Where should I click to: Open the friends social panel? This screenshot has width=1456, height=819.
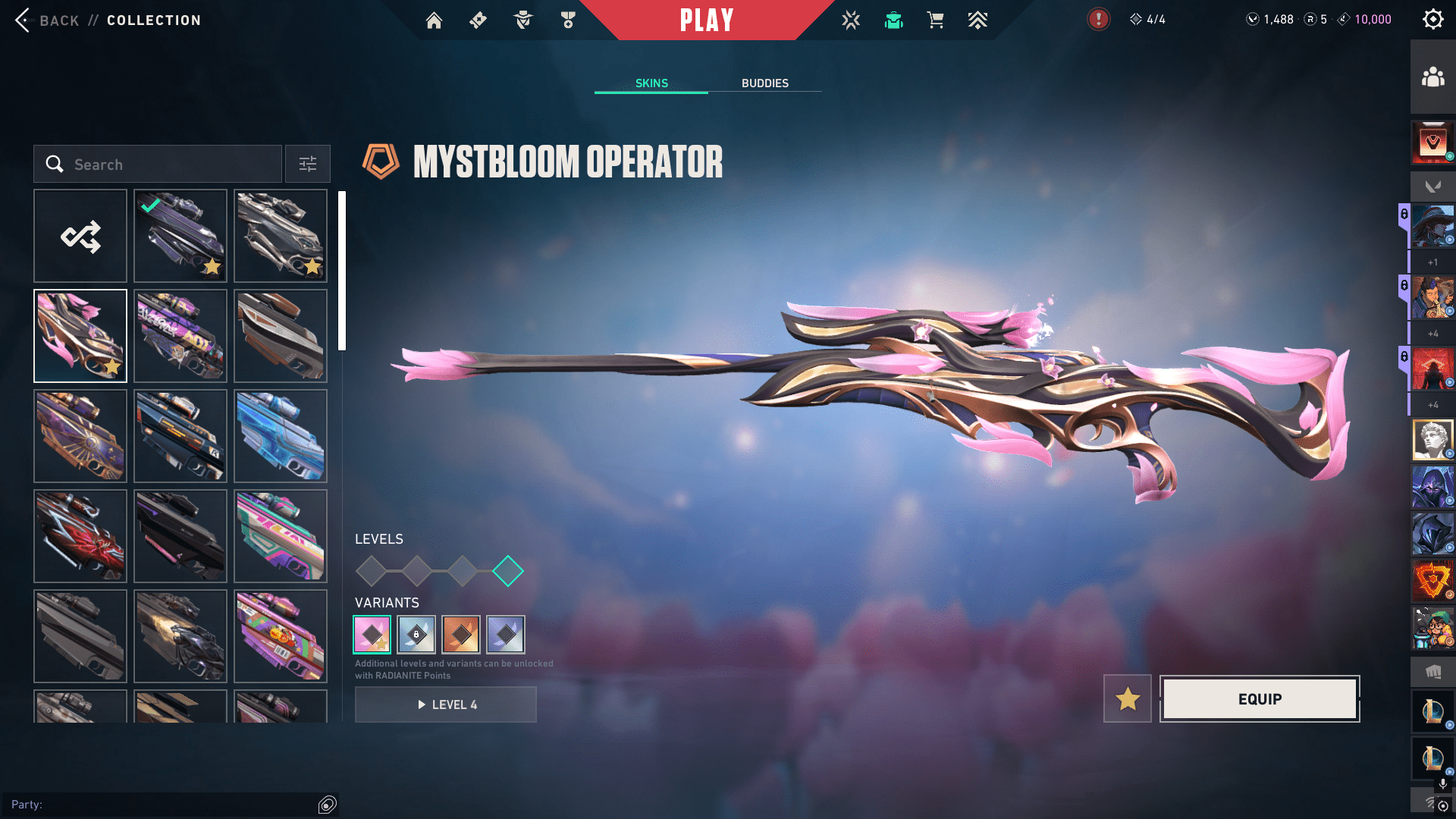pos(1432,77)
